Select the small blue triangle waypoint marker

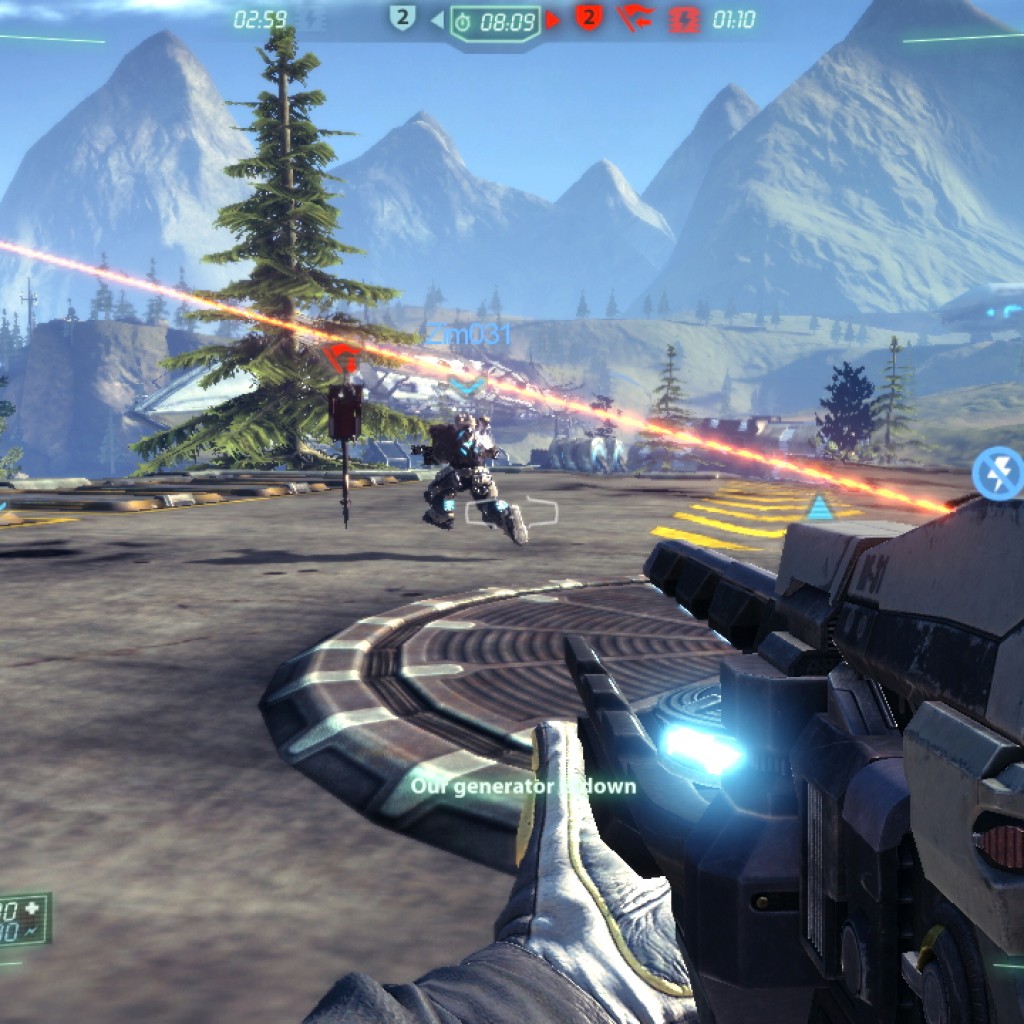click(x=820, y=508)
